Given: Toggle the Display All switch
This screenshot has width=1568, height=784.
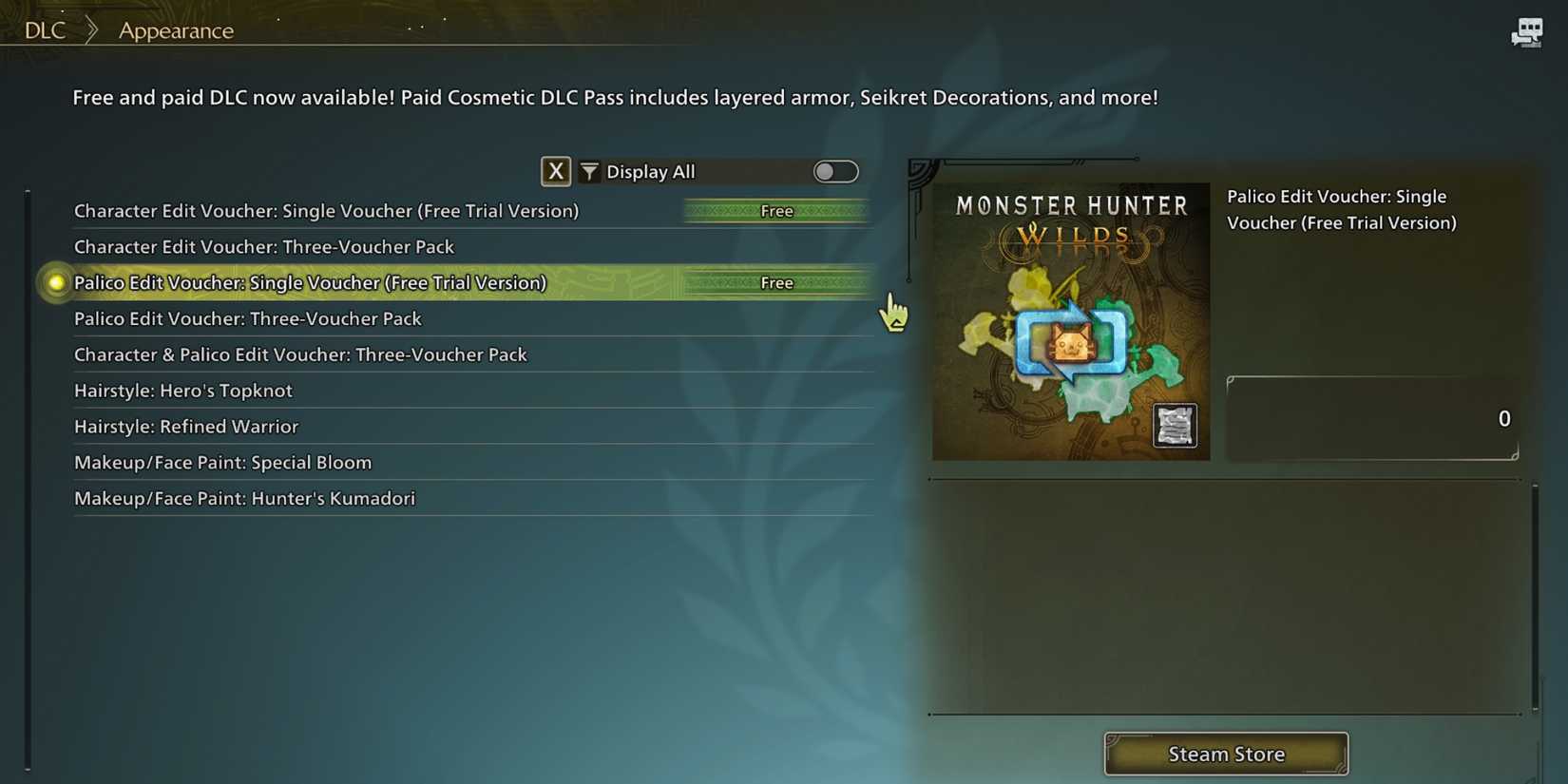Looking at the screenshot, I should tap(835, 171).
